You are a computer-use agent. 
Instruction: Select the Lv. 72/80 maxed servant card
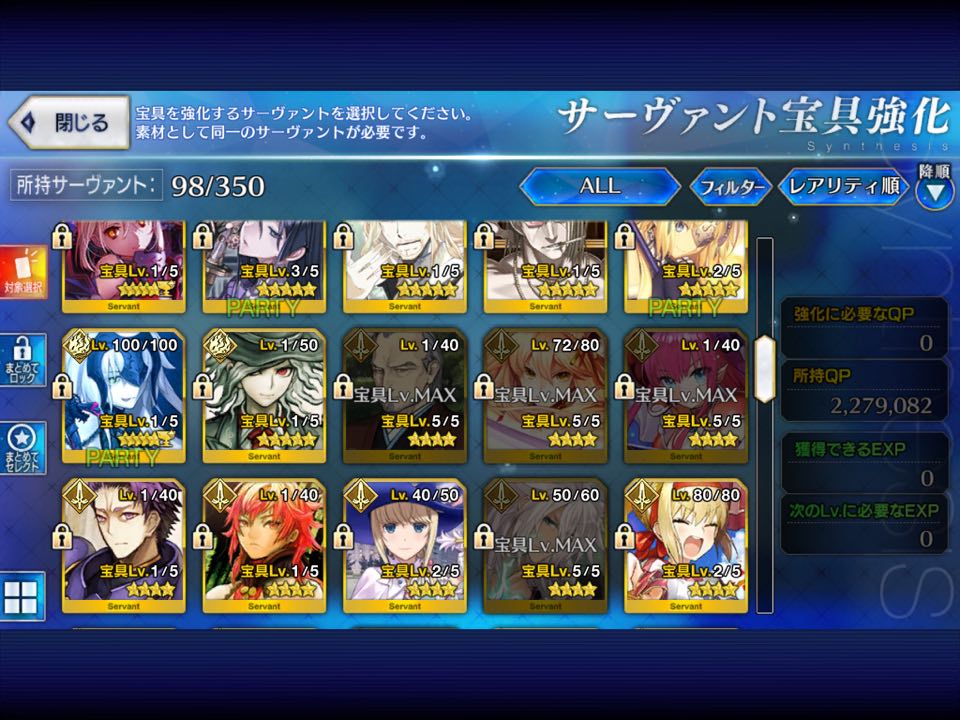click(x=545, y=395)
